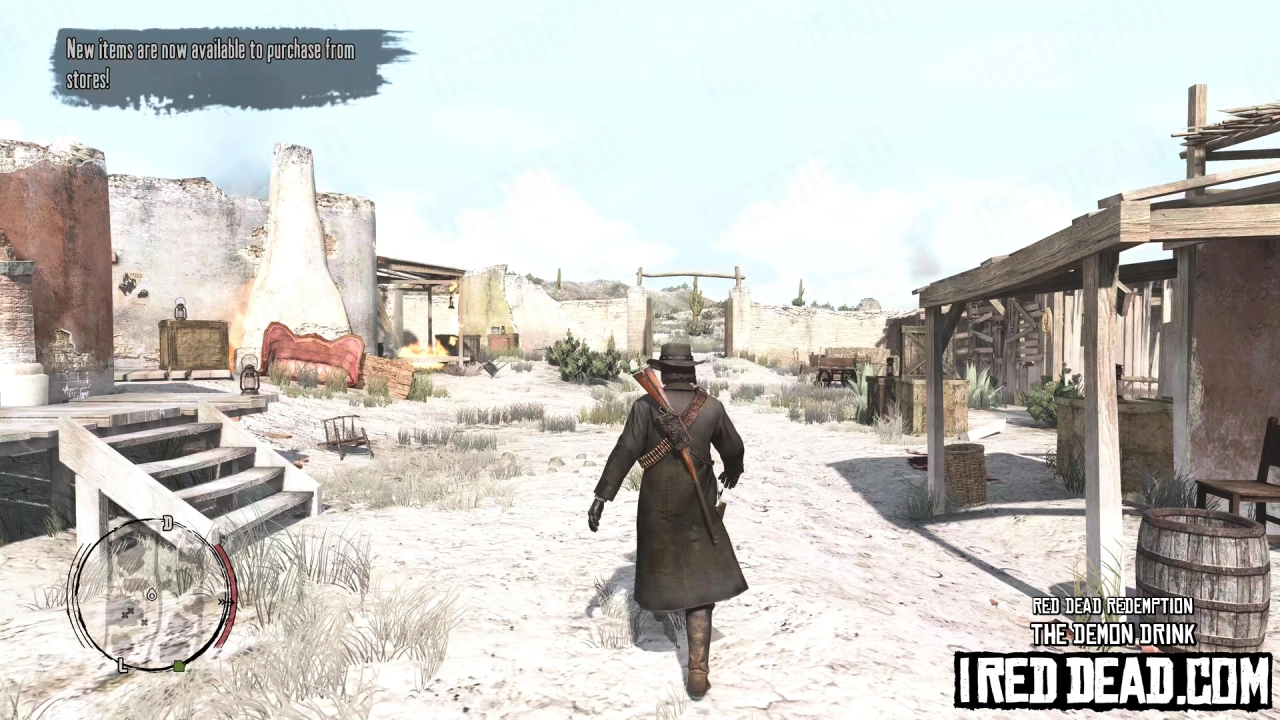Select the green house icon on the minimap
The image size is (1280, 720).
[180, 666]
